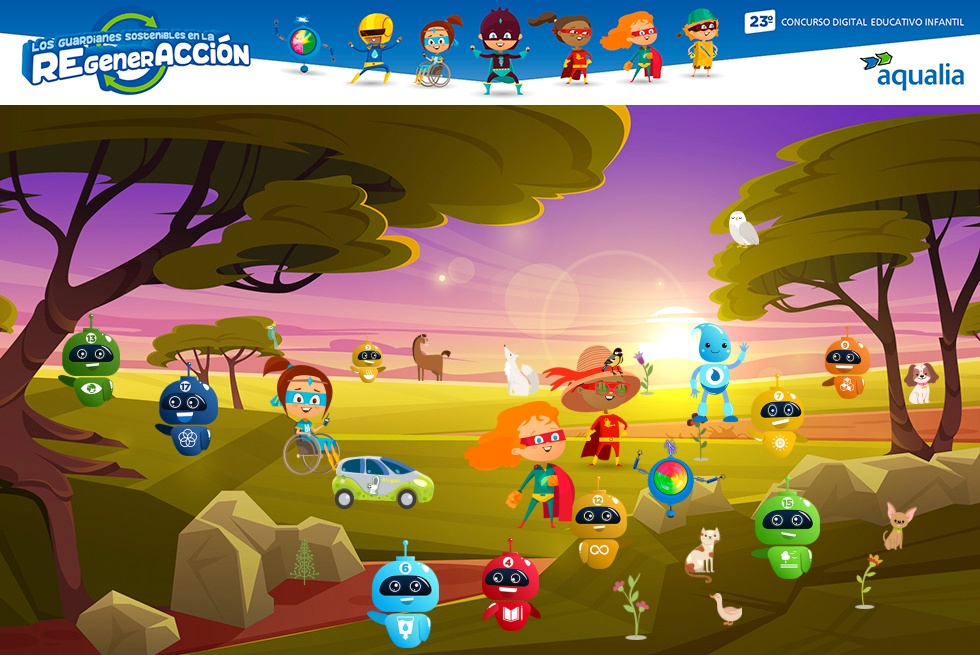Screen dimensions: 980x655
Task: Choose the orange robot numbered 9
Action: pyautogui.click(x=845, y=367)
